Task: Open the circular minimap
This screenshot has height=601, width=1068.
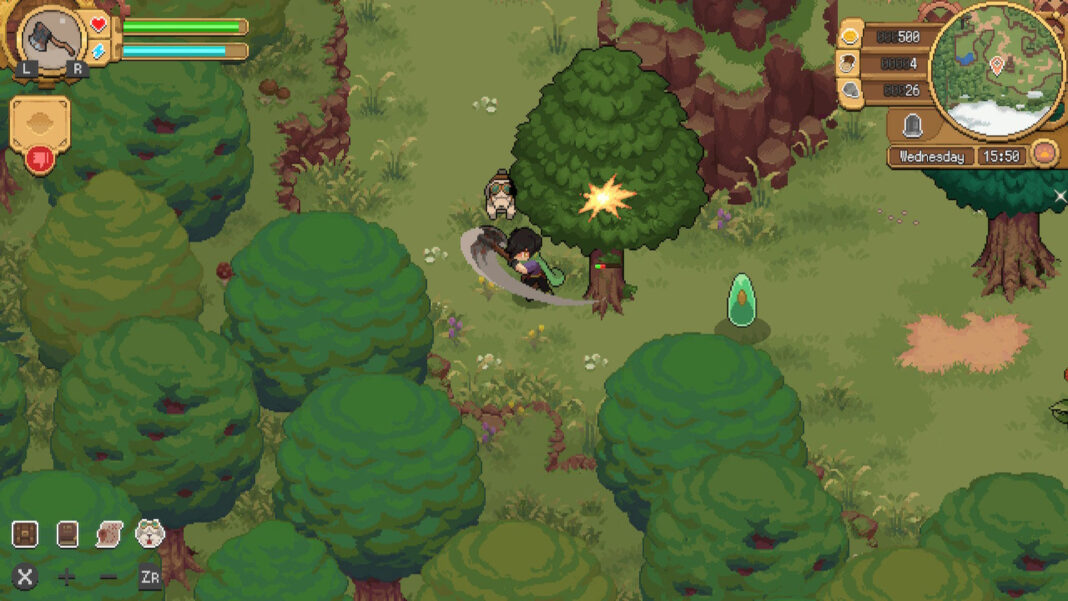Action: click(x=996, y=71)
